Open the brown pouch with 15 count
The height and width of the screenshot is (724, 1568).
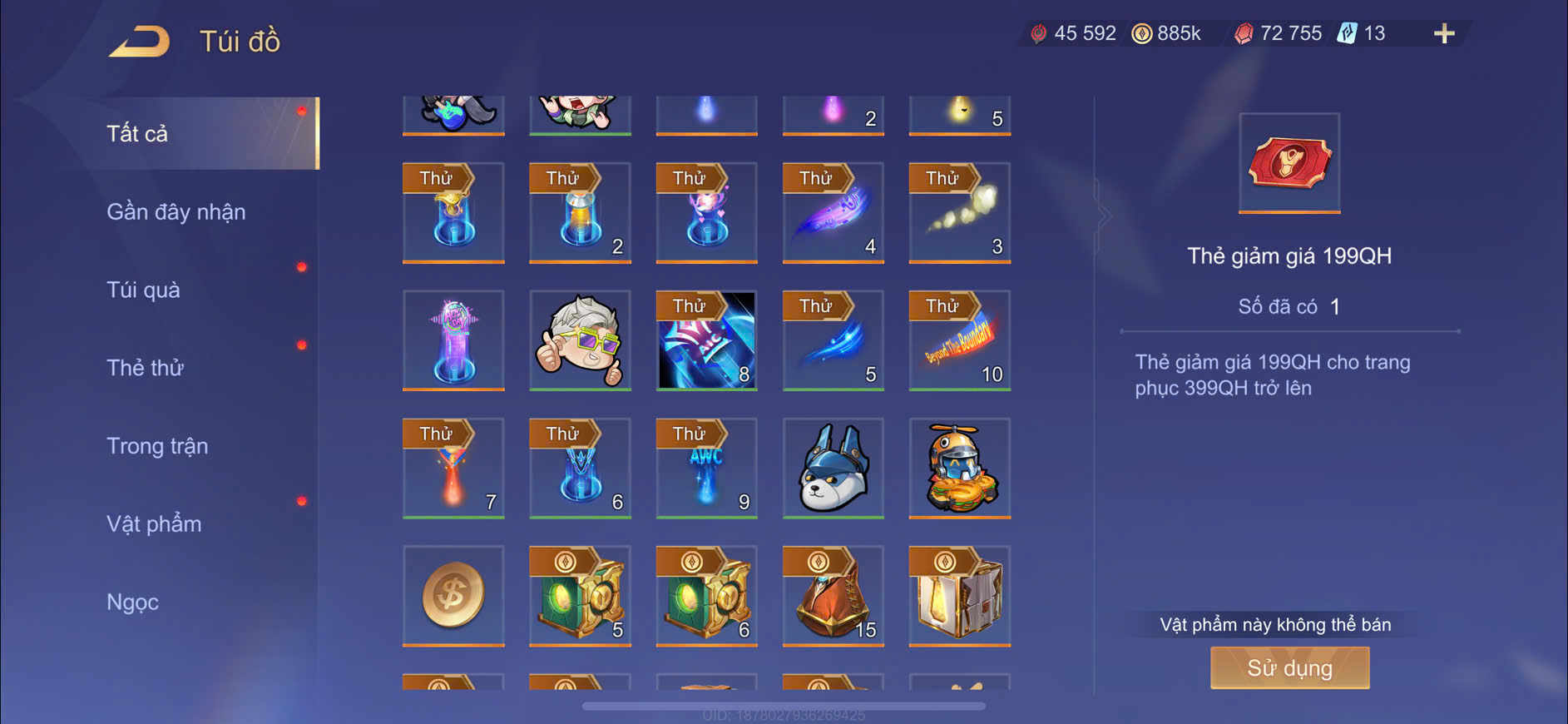pyautogui.click(x=833, y=596)
